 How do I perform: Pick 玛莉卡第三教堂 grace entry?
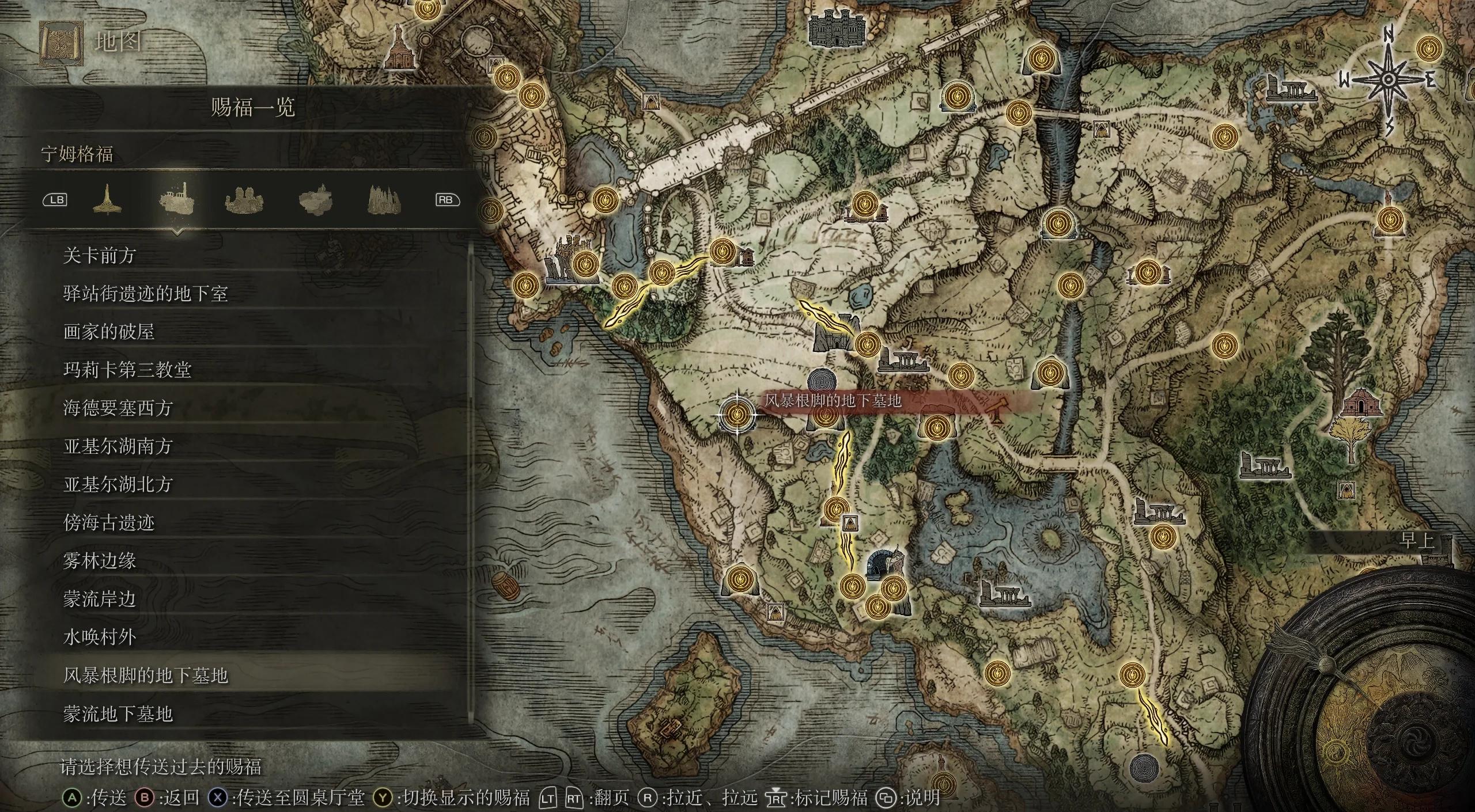click(x=127, y=370)
